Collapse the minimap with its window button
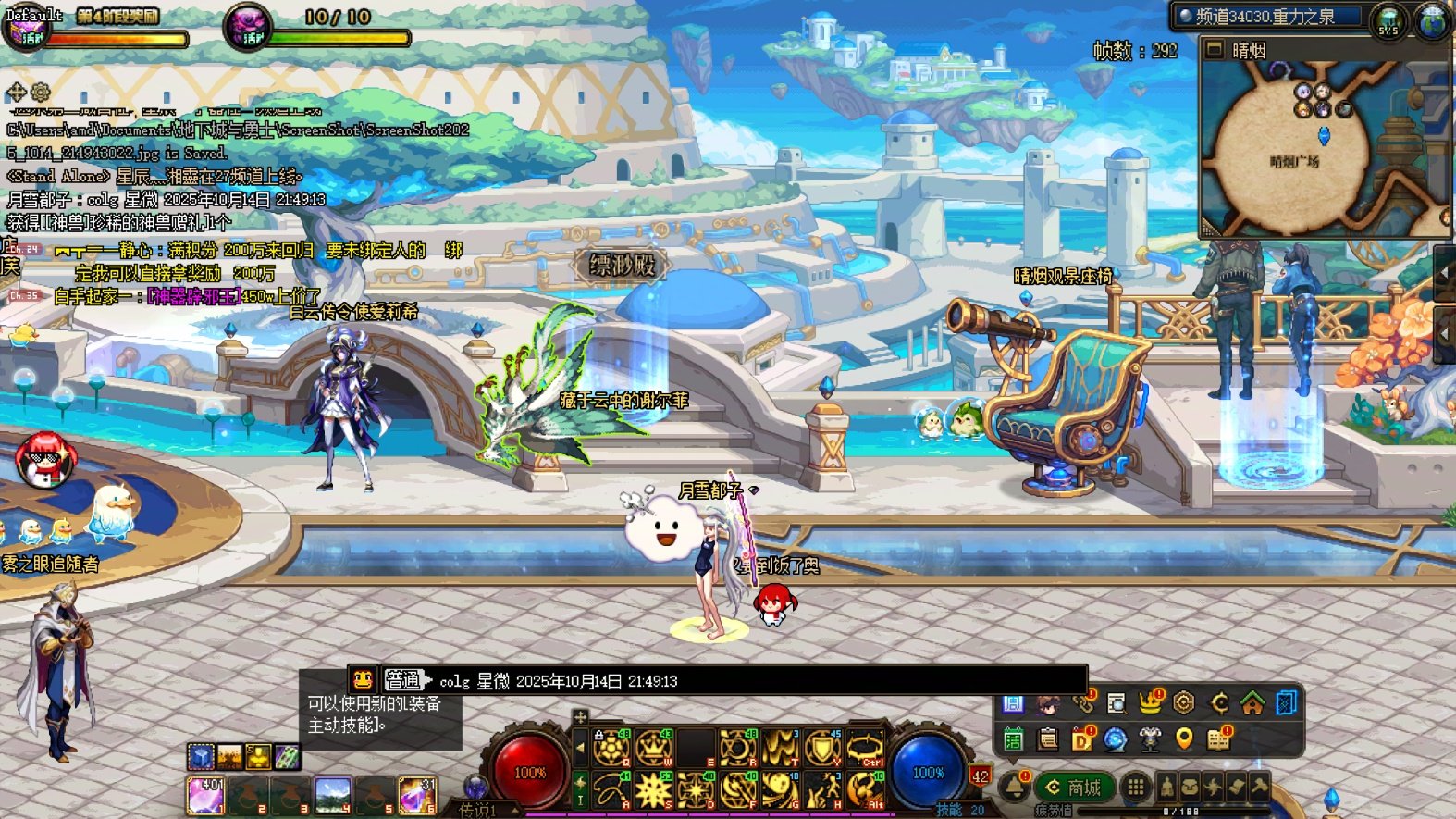Screen dimensions: 1456x819 [1215, 49]
